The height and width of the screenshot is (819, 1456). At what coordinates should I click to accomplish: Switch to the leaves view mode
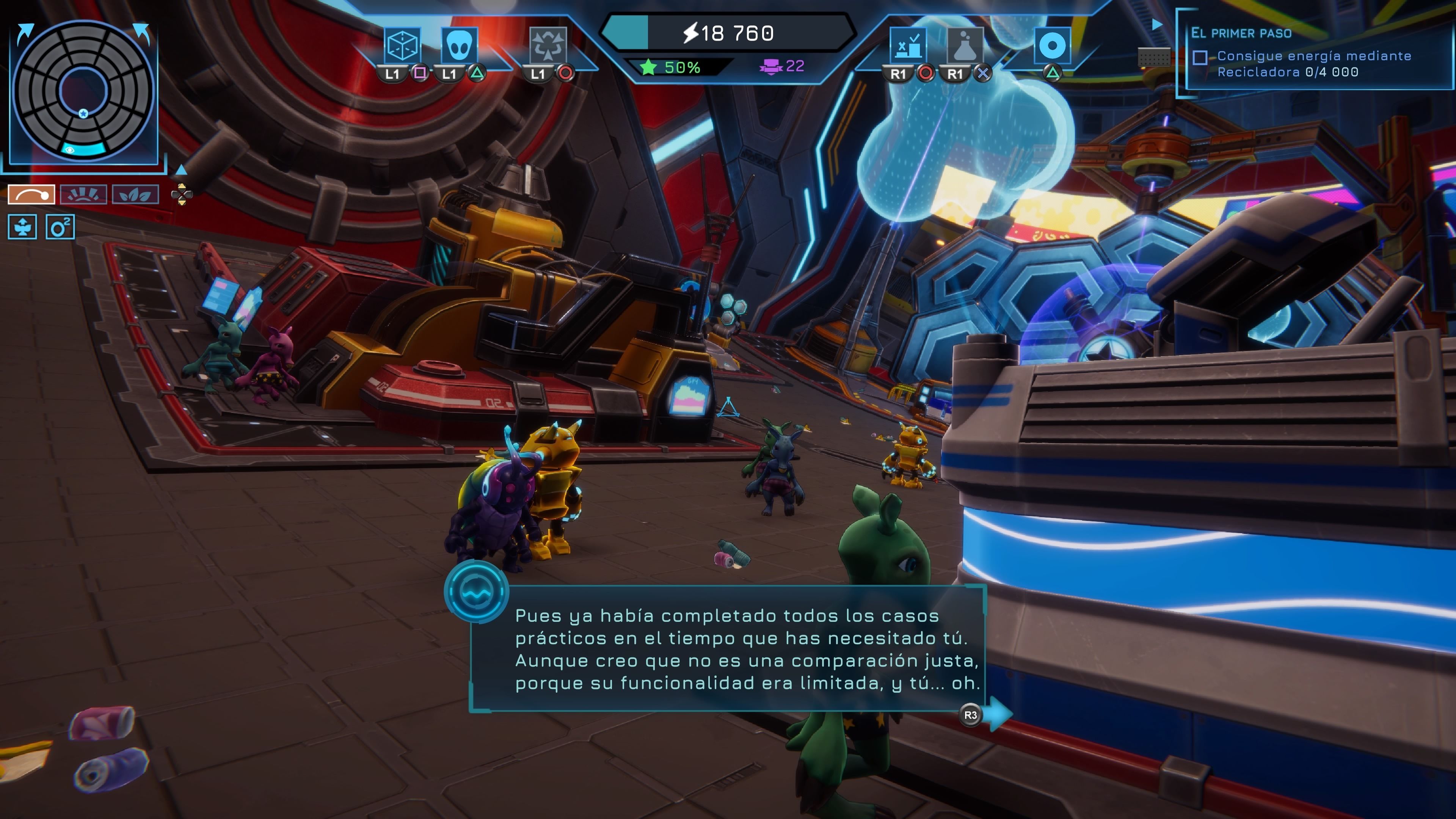click(135, 195)
